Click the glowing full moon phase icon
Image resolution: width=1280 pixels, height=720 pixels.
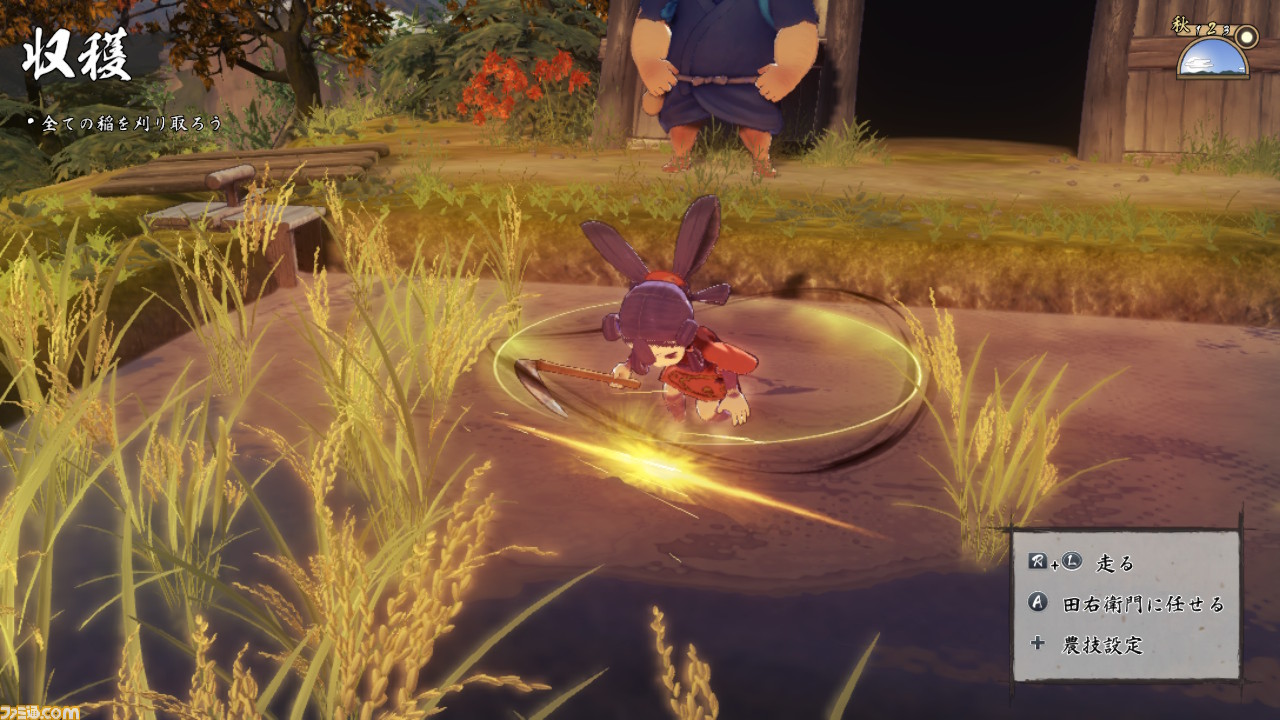point(1246,36)
